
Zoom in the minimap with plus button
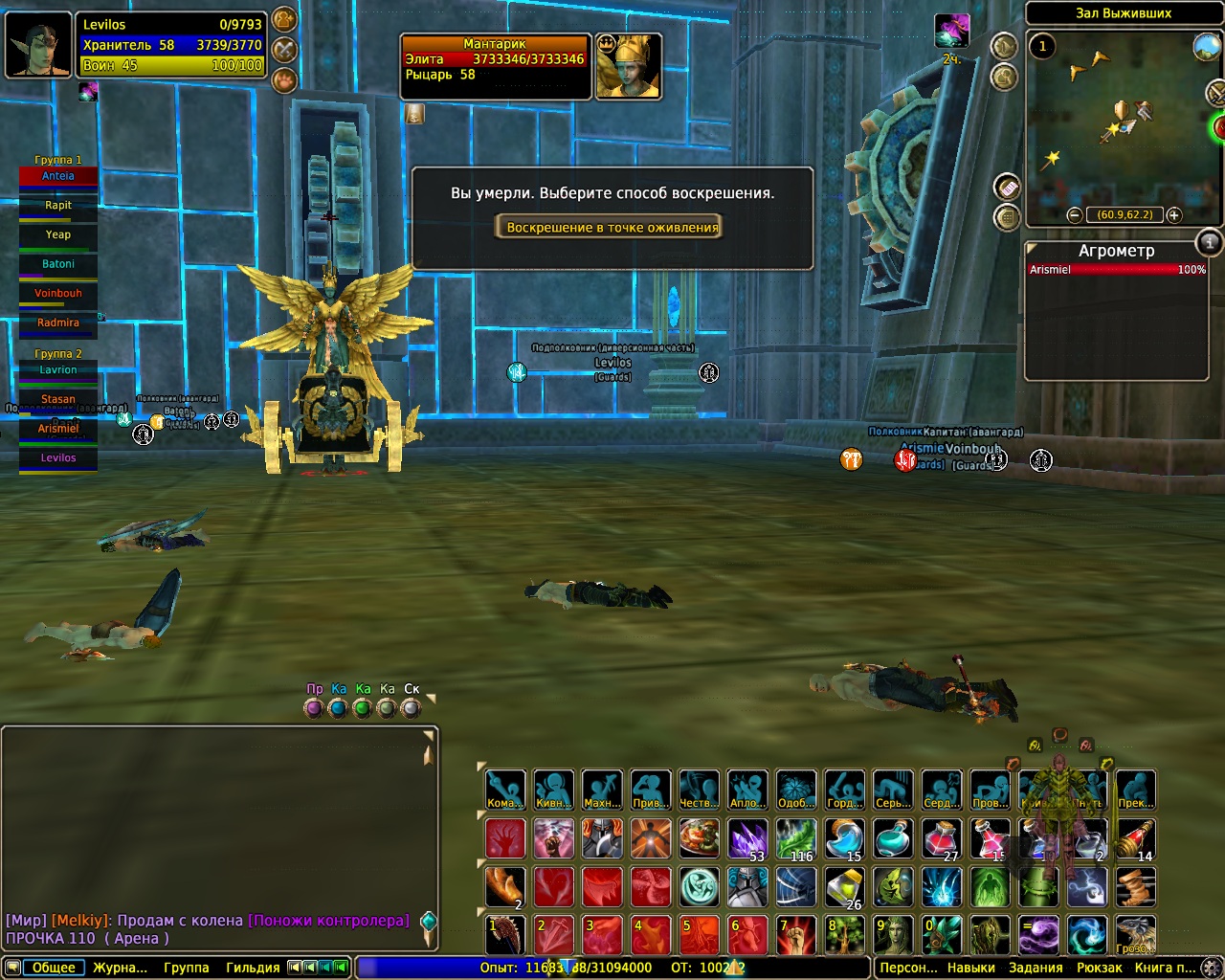point(1173,215)
